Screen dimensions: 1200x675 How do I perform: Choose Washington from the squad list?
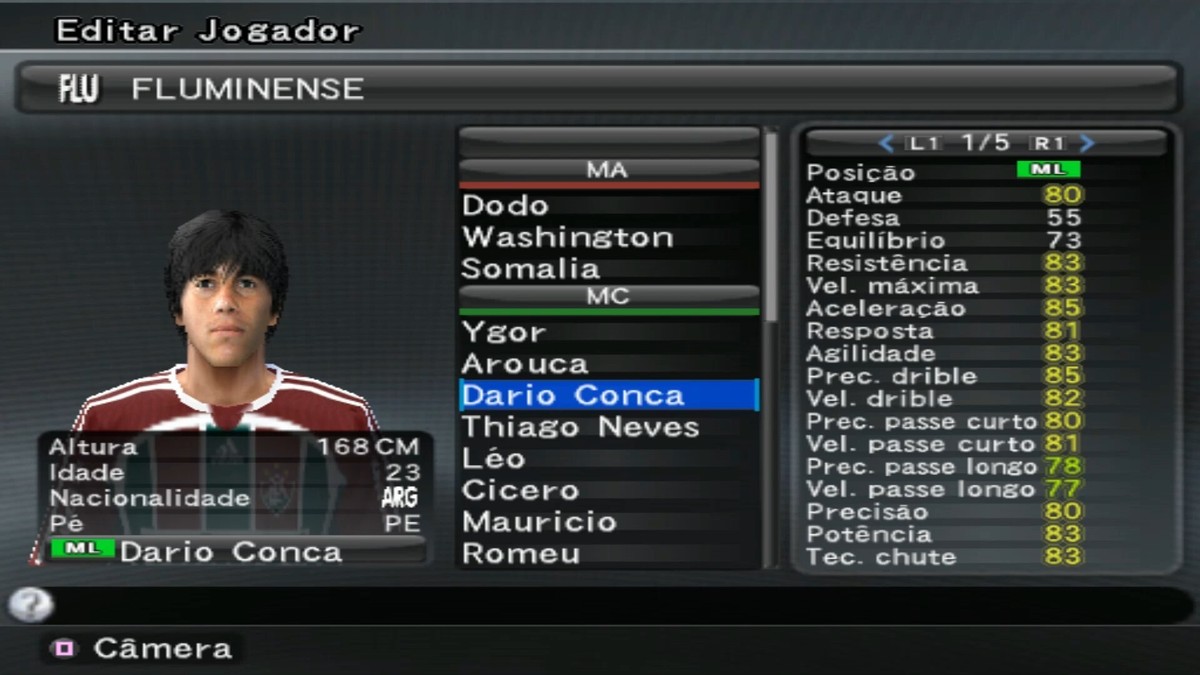567,238
